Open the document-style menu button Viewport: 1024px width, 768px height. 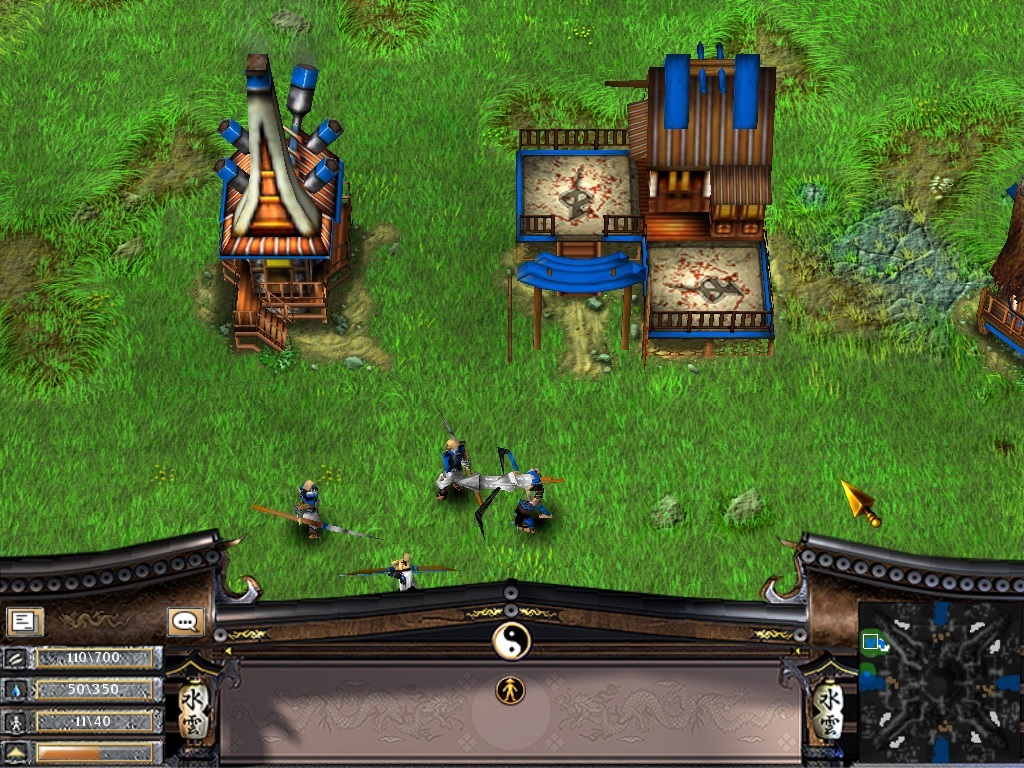pos(25,622)
